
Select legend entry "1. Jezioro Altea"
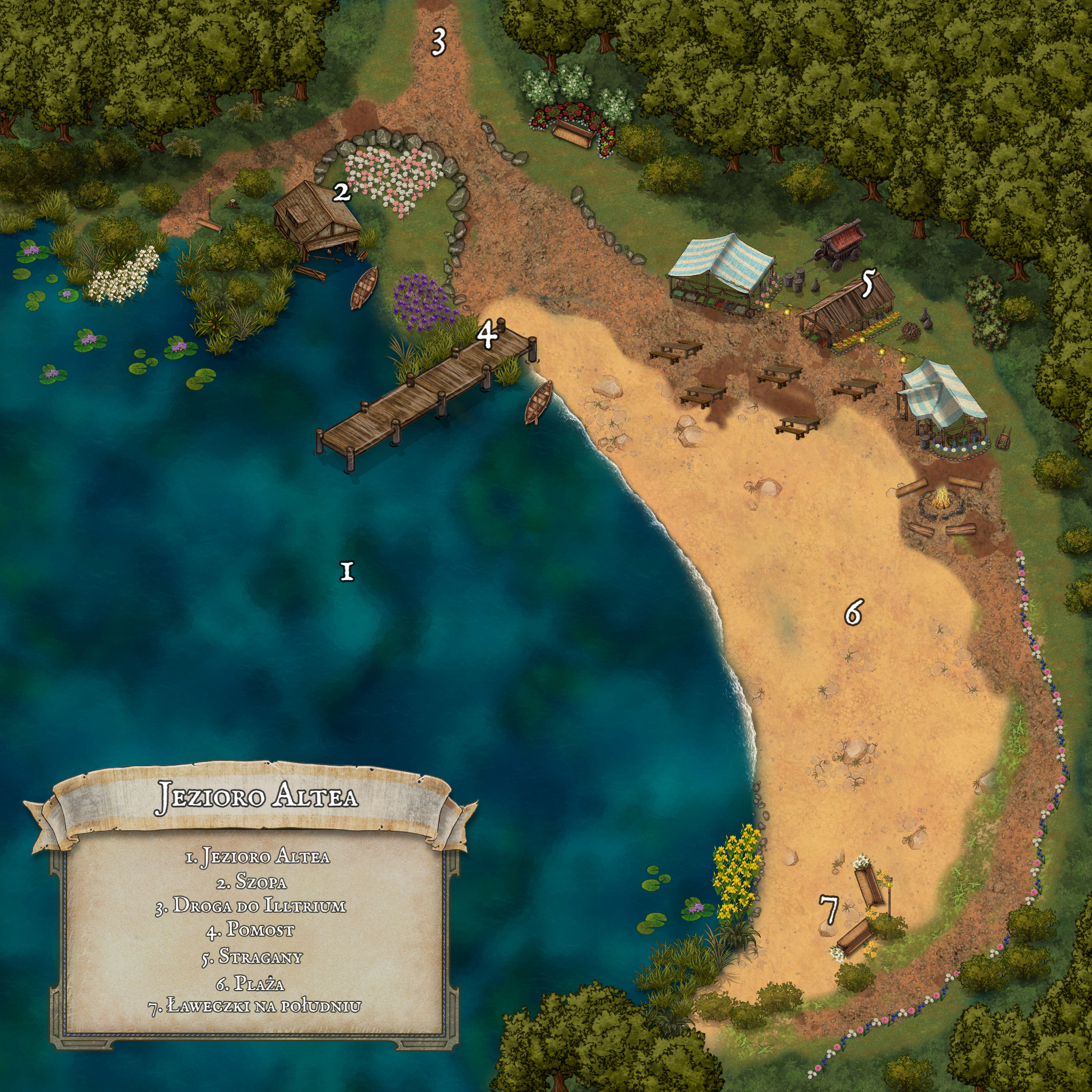tap(258, 856)
